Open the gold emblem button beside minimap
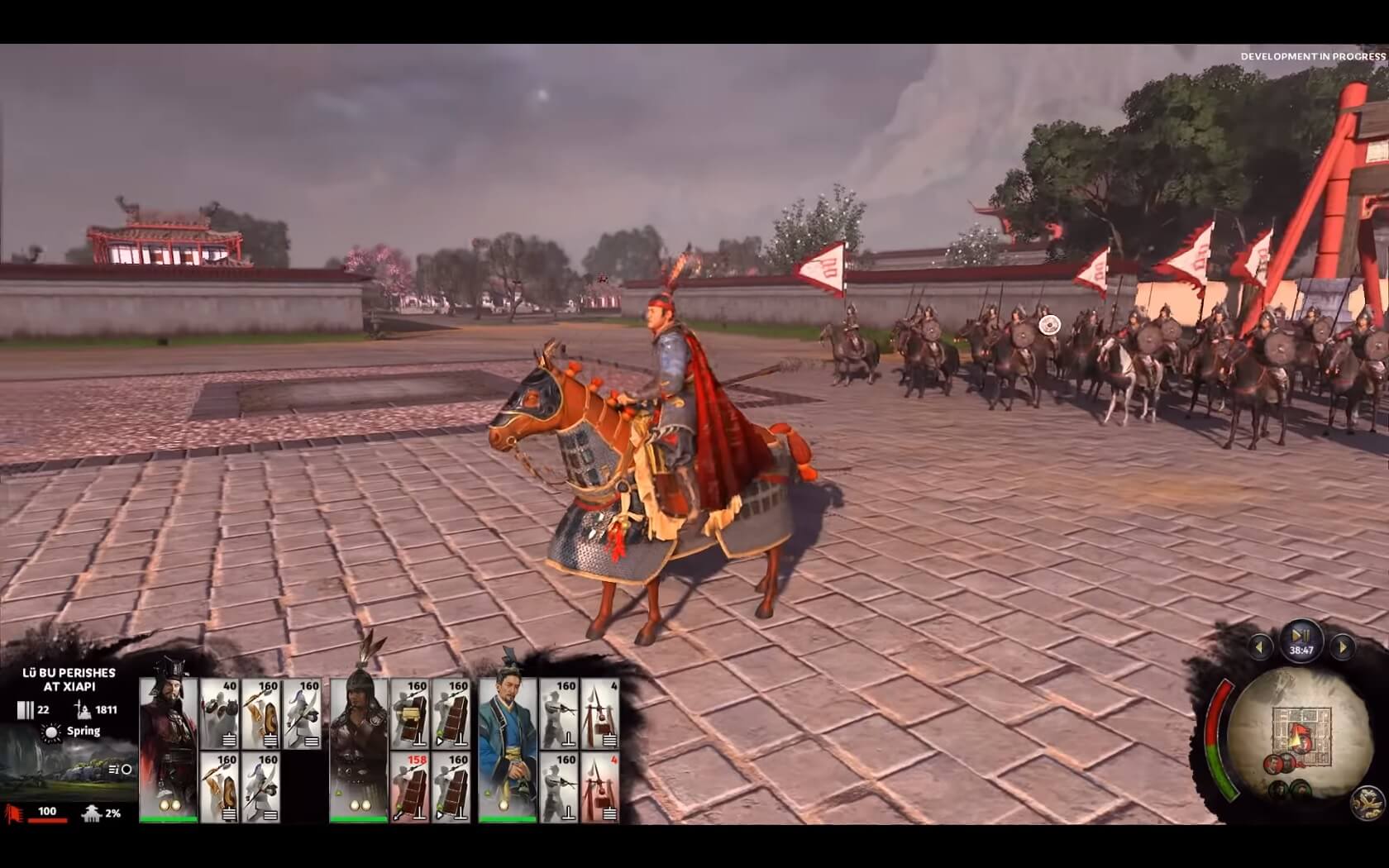1389x868 pixels. click(x=1367, y=802)
